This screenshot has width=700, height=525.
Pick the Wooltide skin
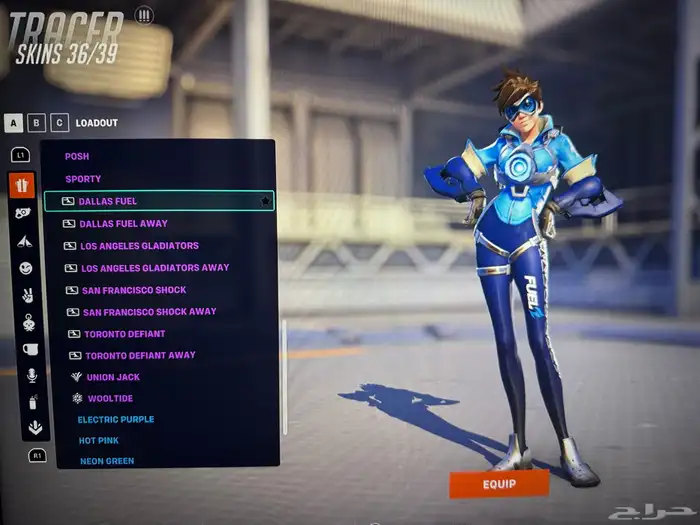(109, 398)
